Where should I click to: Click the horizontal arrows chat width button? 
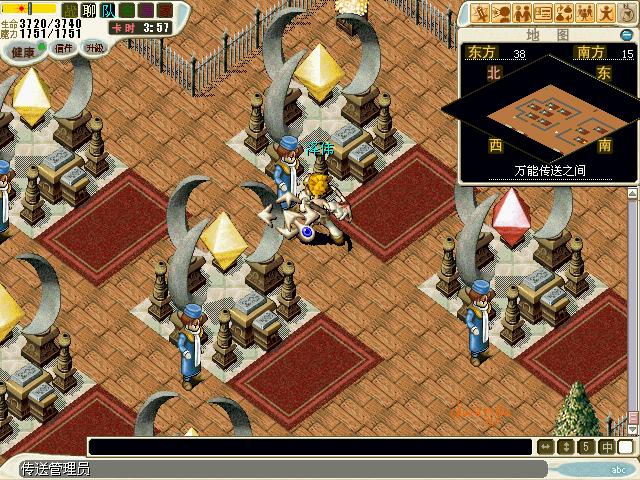(546, 447)
